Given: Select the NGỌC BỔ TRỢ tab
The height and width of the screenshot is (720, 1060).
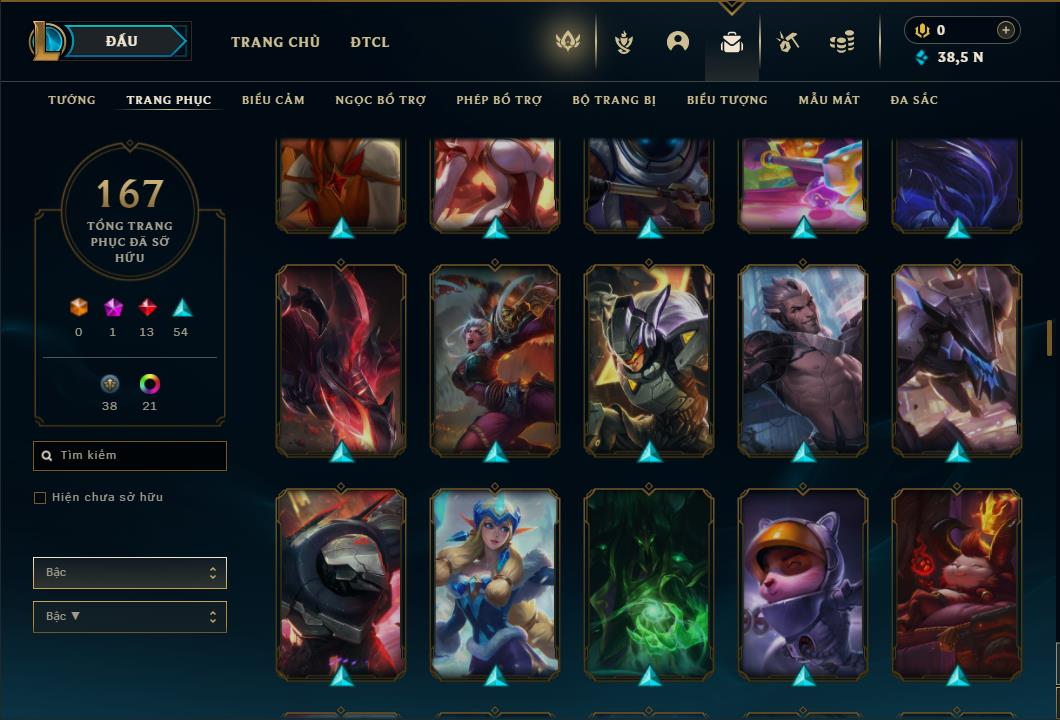Looking at the screenshot, I should tap(380, 100).
